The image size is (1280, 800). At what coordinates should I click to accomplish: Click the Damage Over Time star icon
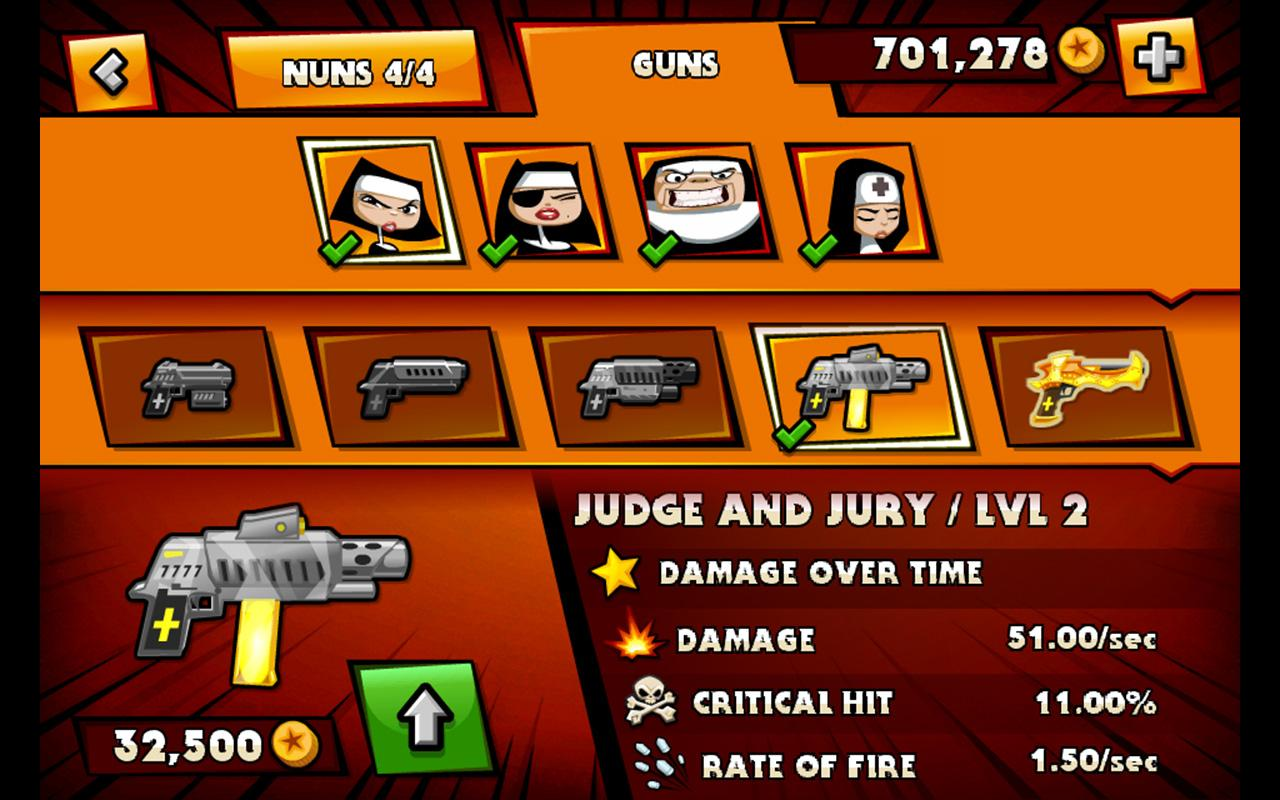(x=619, y=572)
